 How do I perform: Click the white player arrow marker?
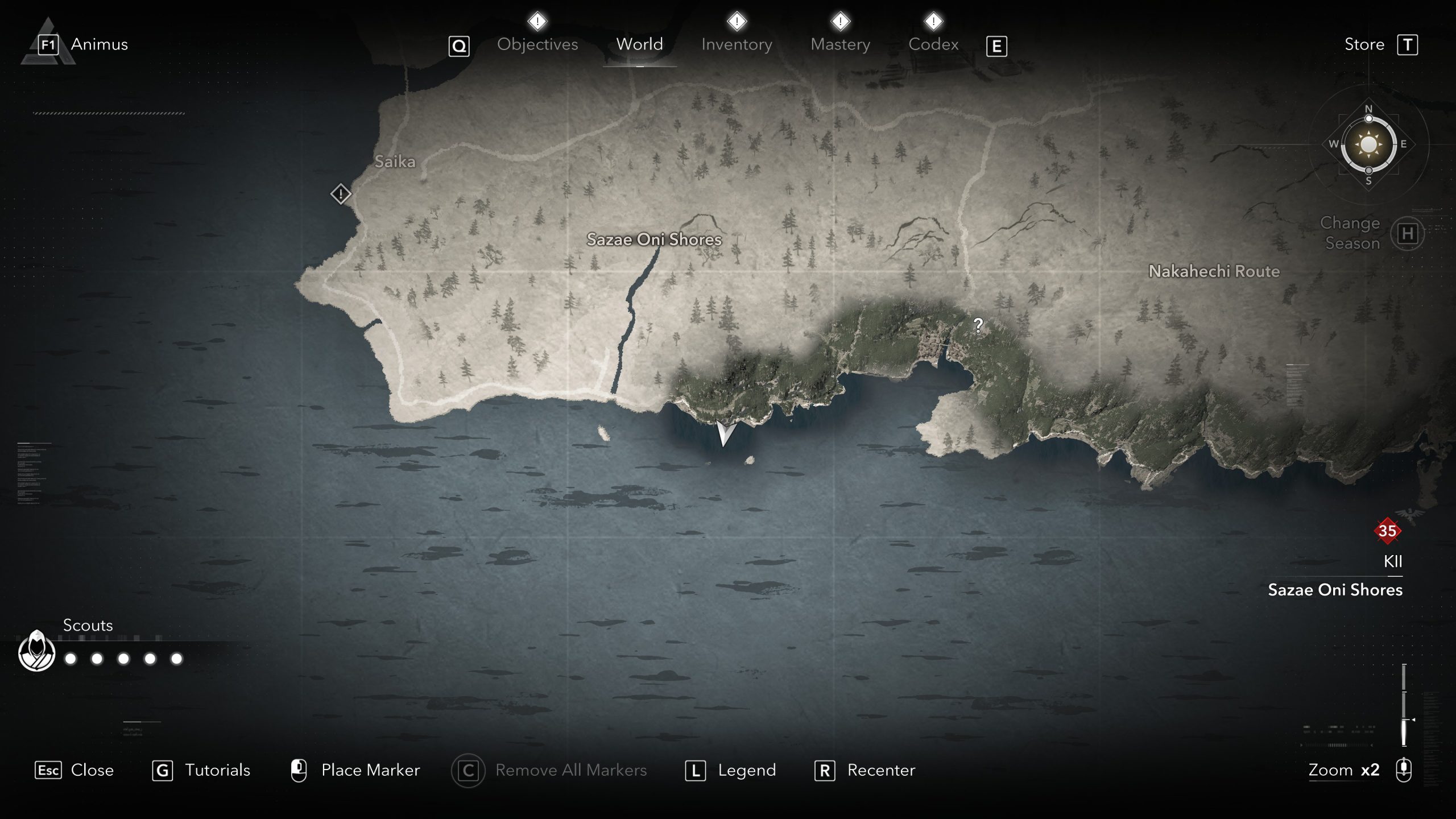[724, 433]
